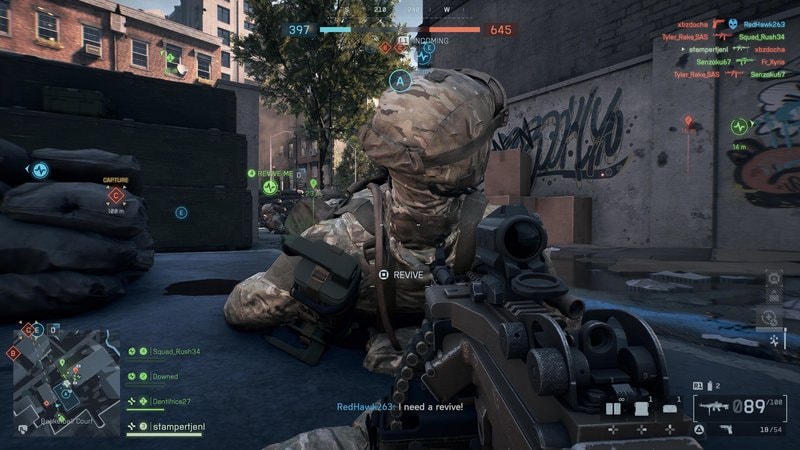Switch to the sidearm pistol icon

click(726, 429)
